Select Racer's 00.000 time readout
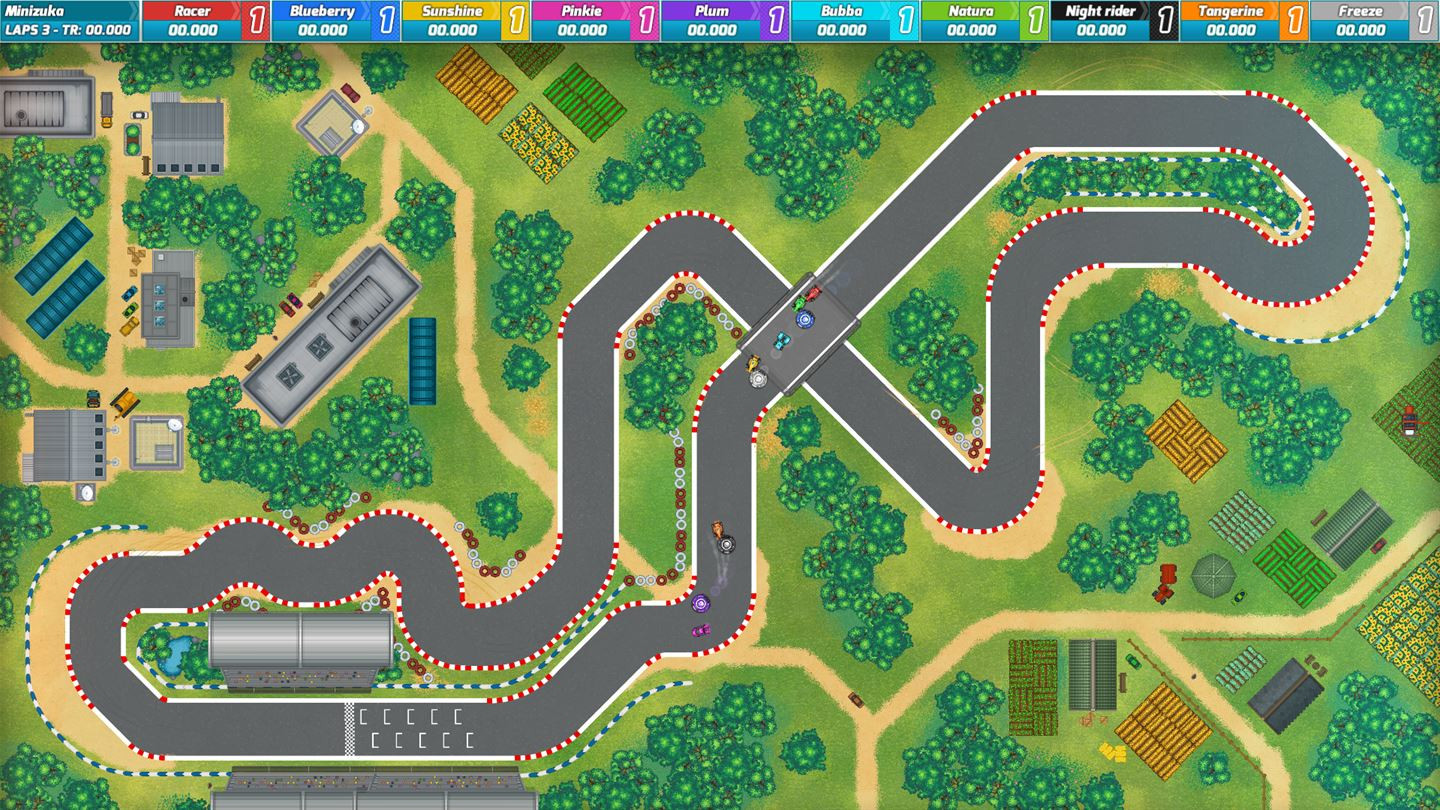 coord(193,29)
